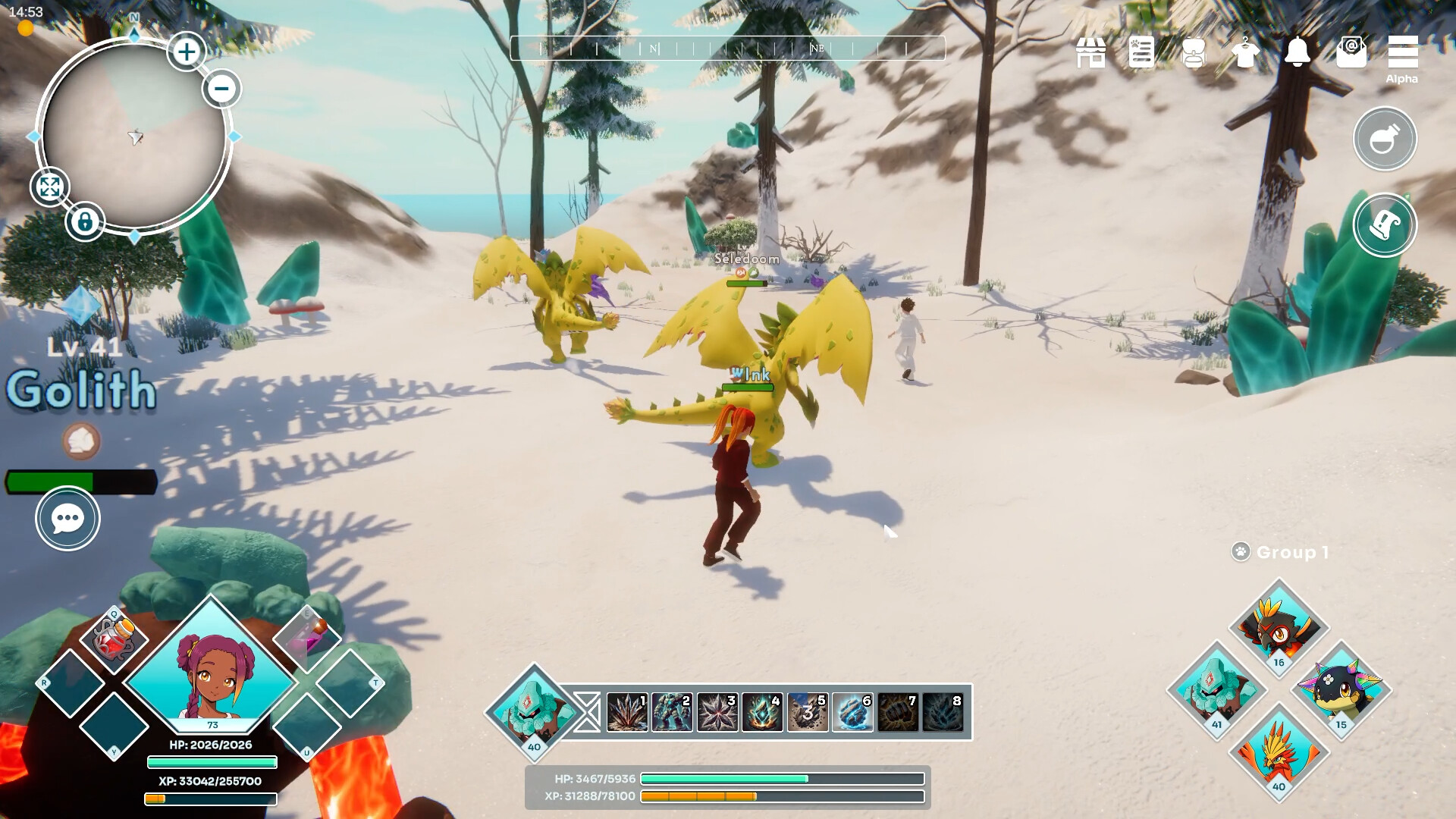The image size is (1456, 819).
Task: Activate the crystal spikes ability in slot 1
Action: click(x=627, y=712)
